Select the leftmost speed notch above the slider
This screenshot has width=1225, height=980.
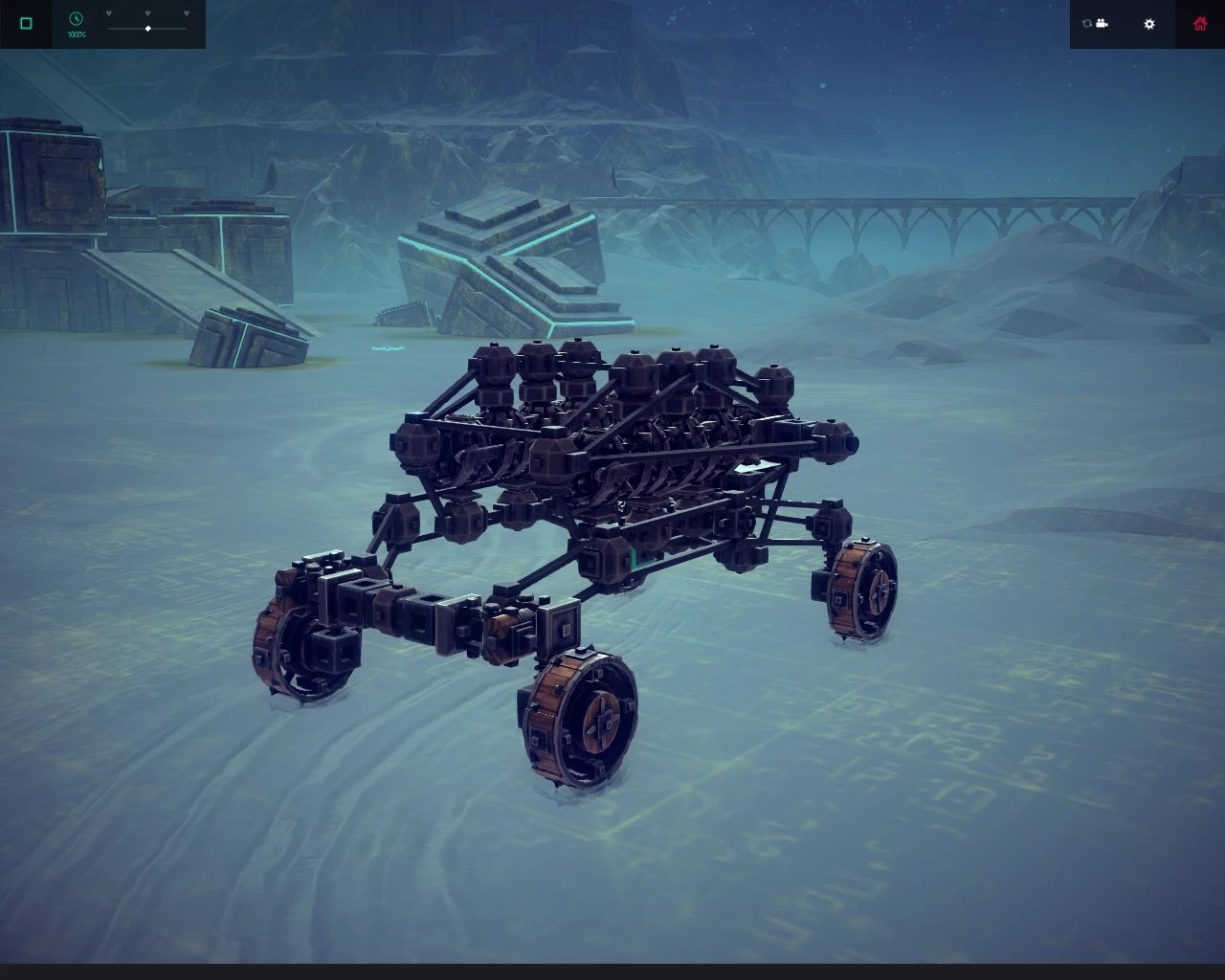coord(108,12)
